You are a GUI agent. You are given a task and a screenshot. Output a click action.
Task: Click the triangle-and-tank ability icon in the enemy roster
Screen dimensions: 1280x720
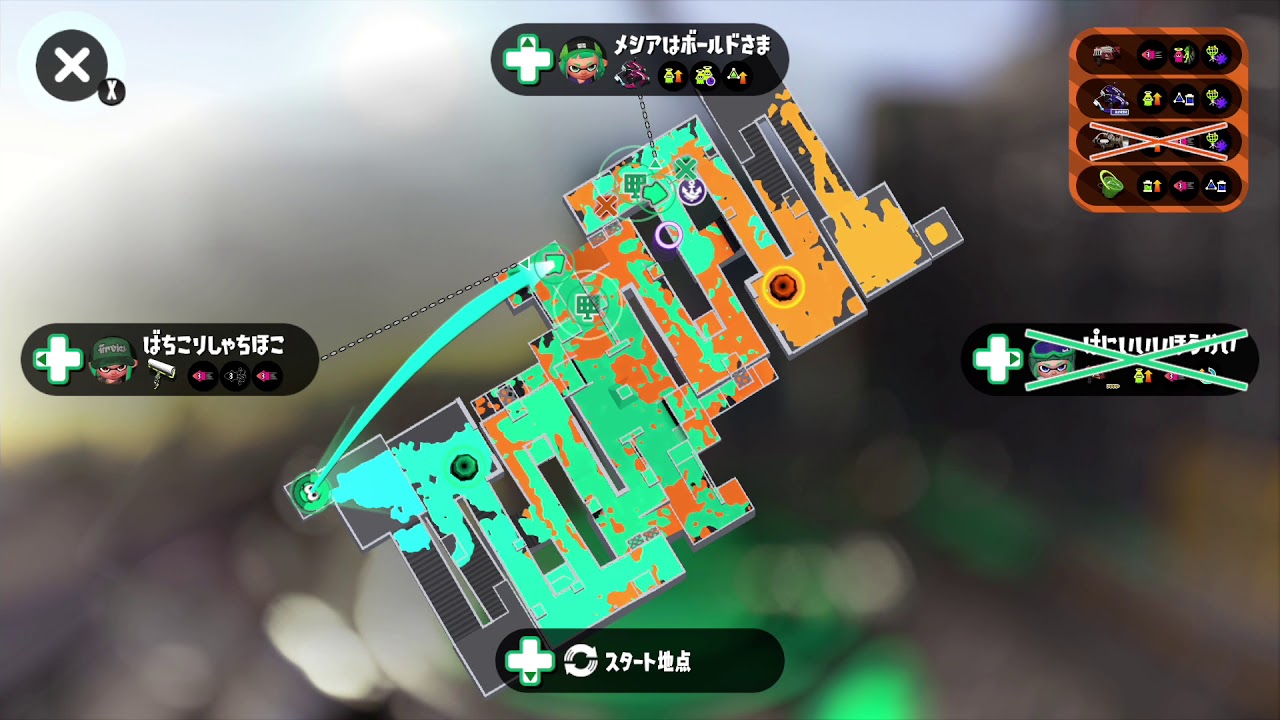pyautogui.click(x=1185, y=99)
